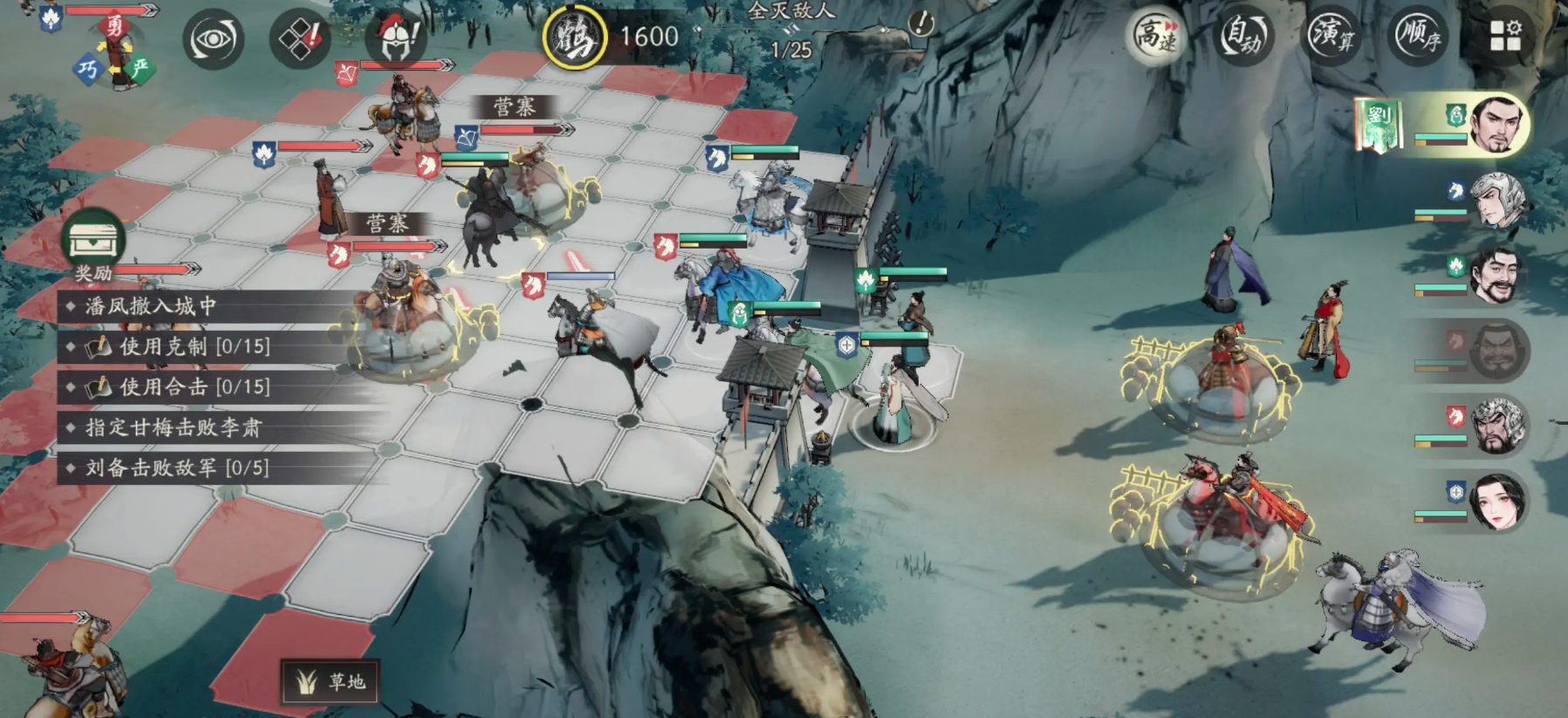Select the female hero portrait

(x=1496, y=502)
